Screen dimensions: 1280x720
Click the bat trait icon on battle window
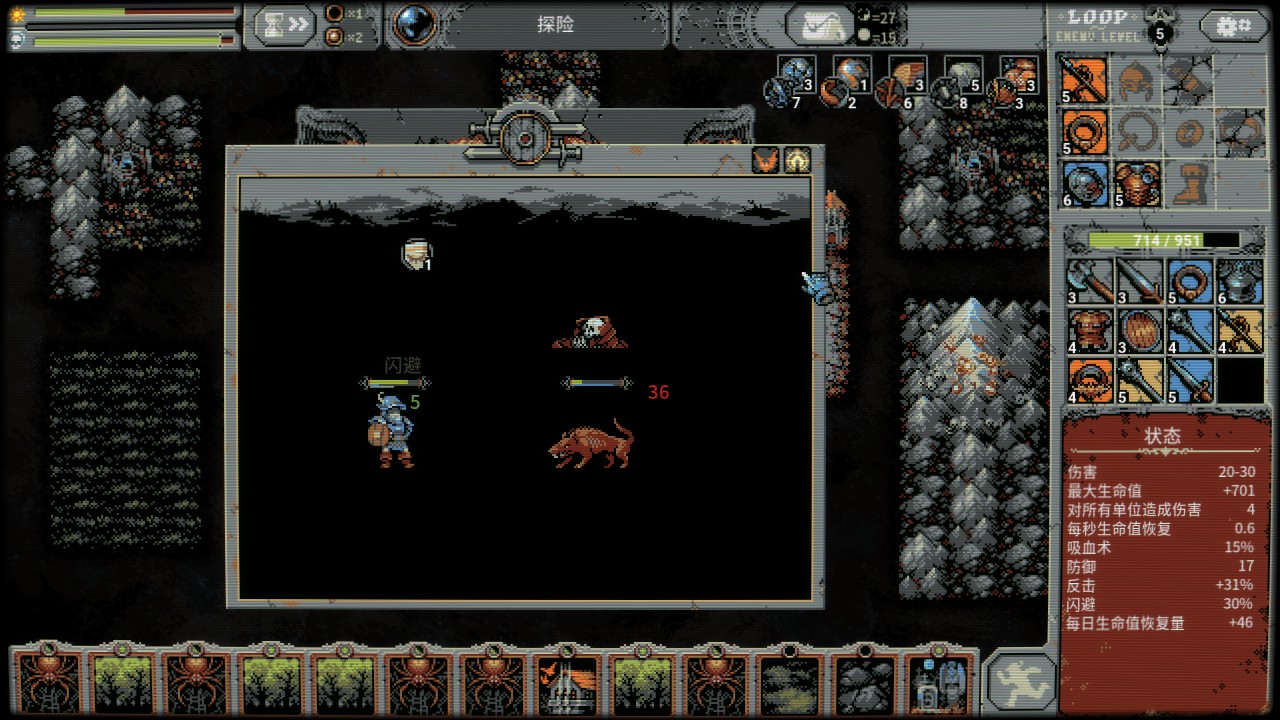pyautogui.click(x=766, y=160)
